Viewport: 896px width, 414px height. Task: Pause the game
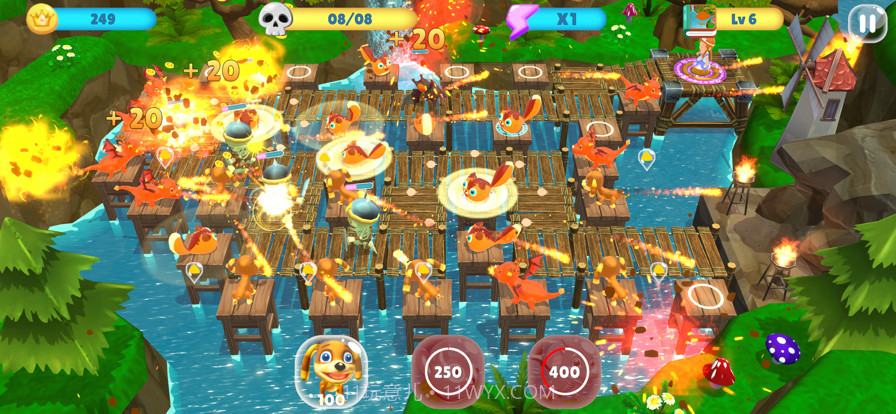pyautogui.click(x=866, y=21)
